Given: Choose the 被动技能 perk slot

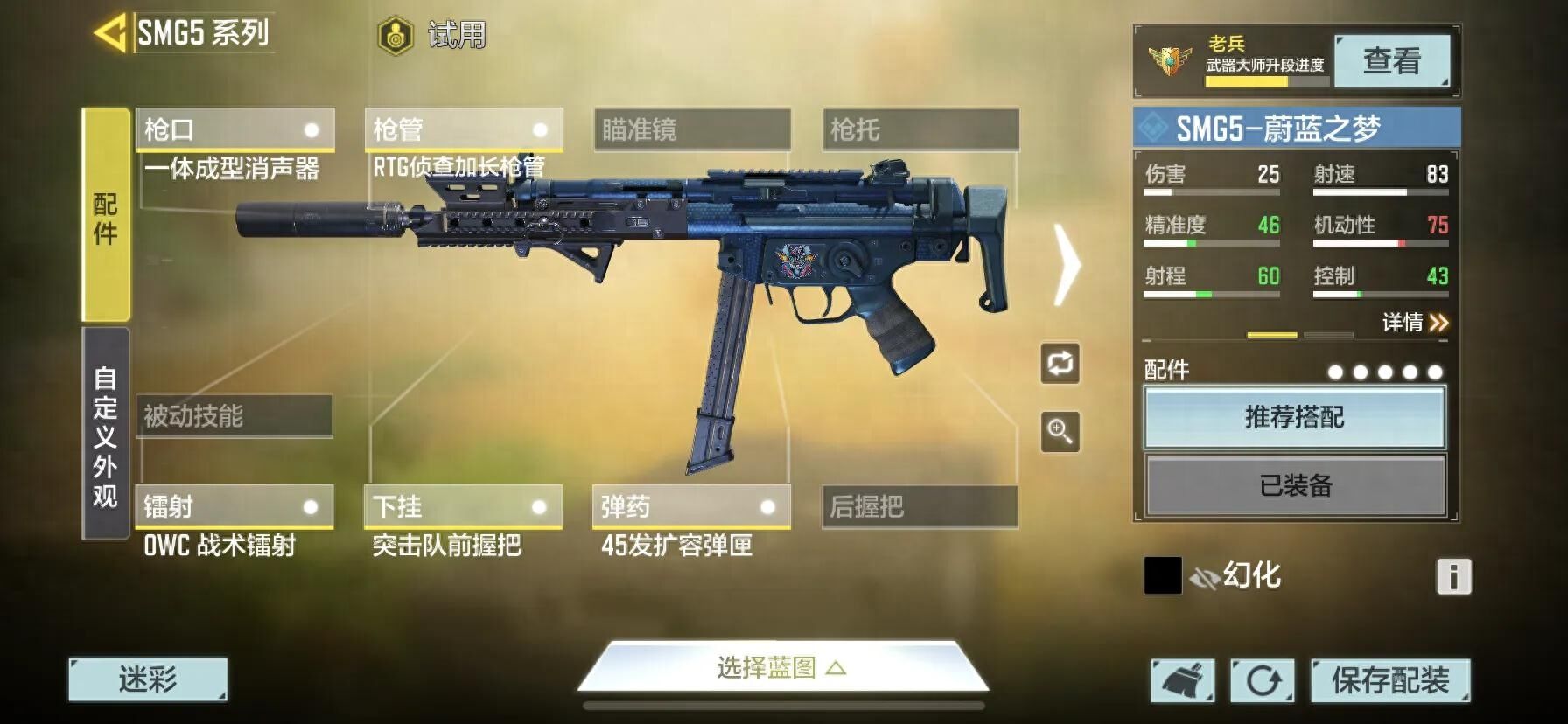Looking at the screenshot, I should (234, 416).
